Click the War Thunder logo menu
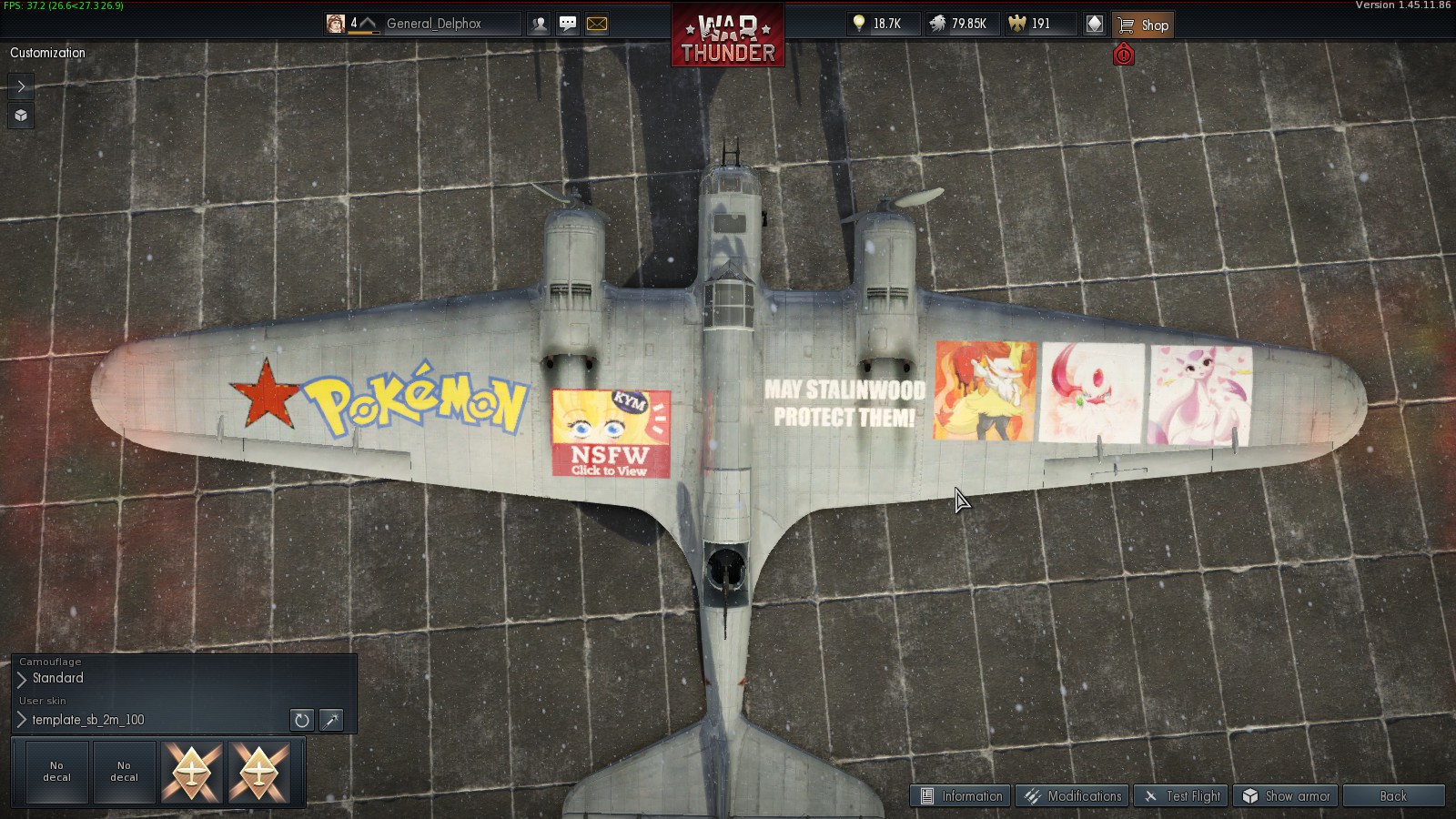This screenshot has height=819, width=1456. [x=727, y=36]
